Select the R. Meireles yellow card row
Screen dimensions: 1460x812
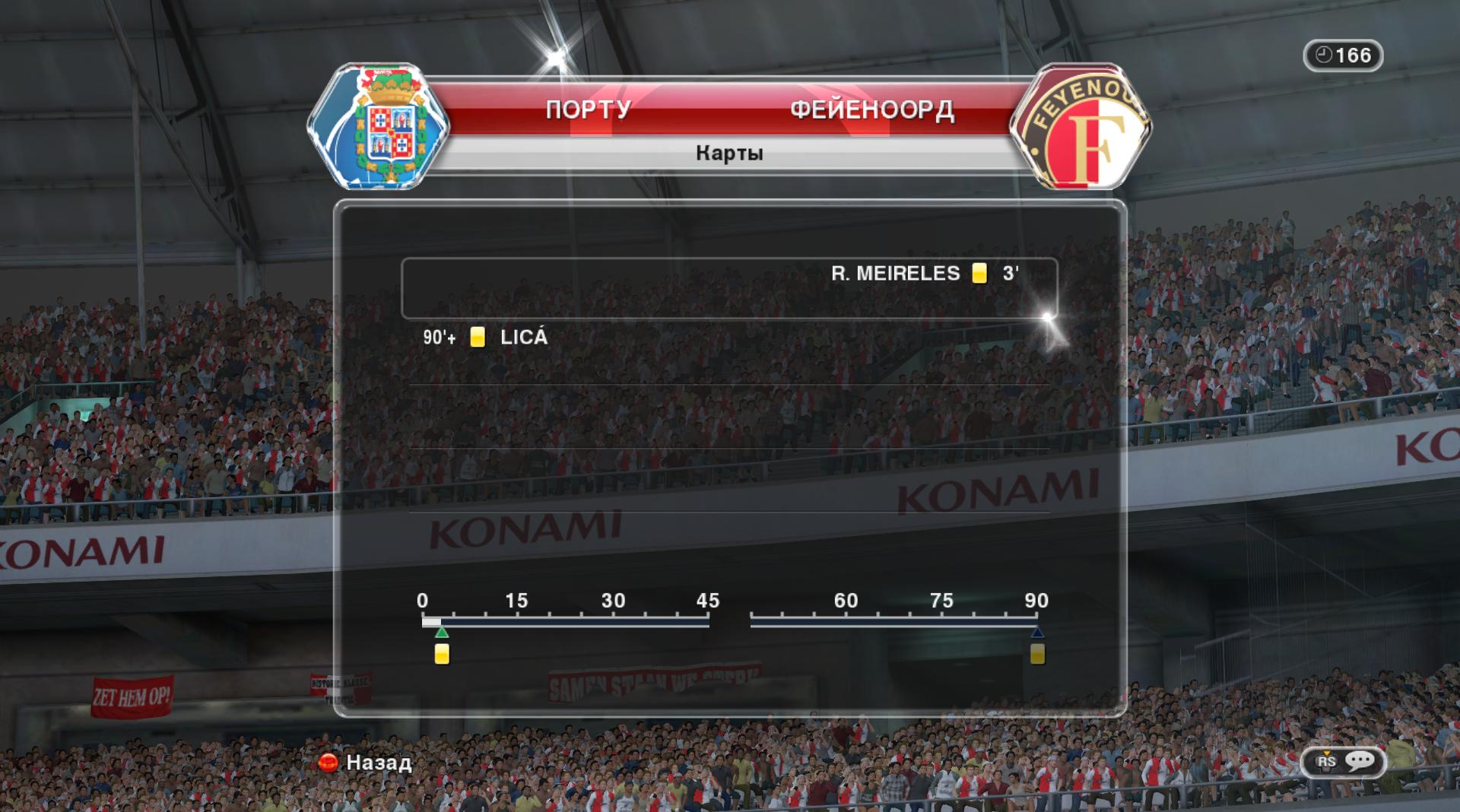tap(728, 287)
